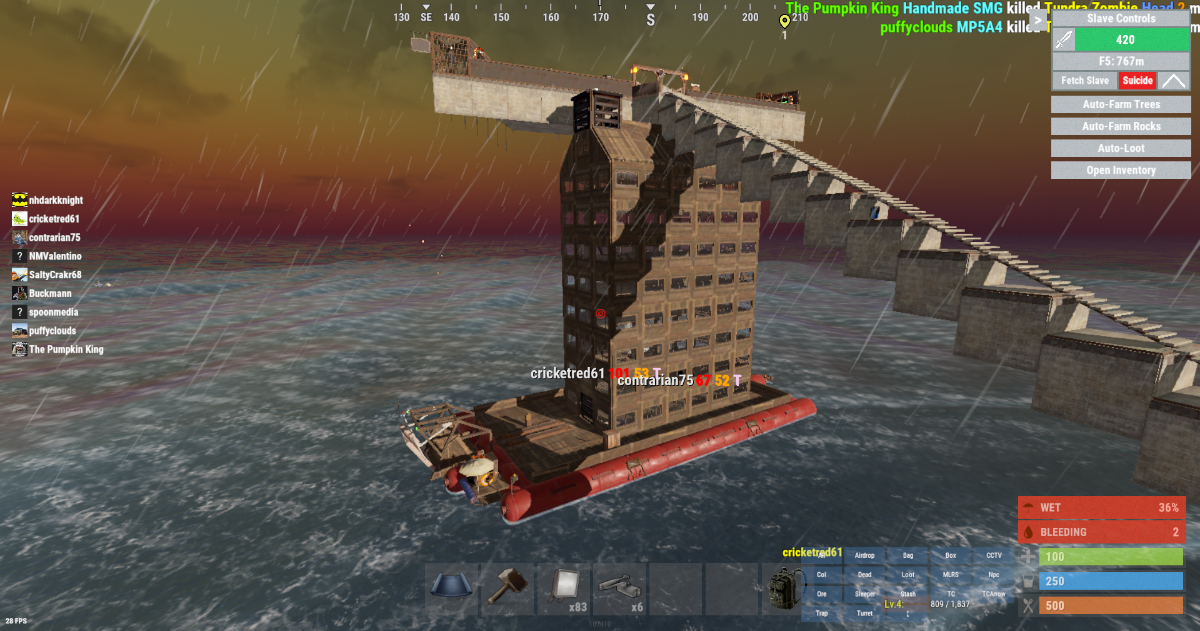Enable Auto-Farm Trees
Screen dimensions: 1200x631
[1121, 105]
